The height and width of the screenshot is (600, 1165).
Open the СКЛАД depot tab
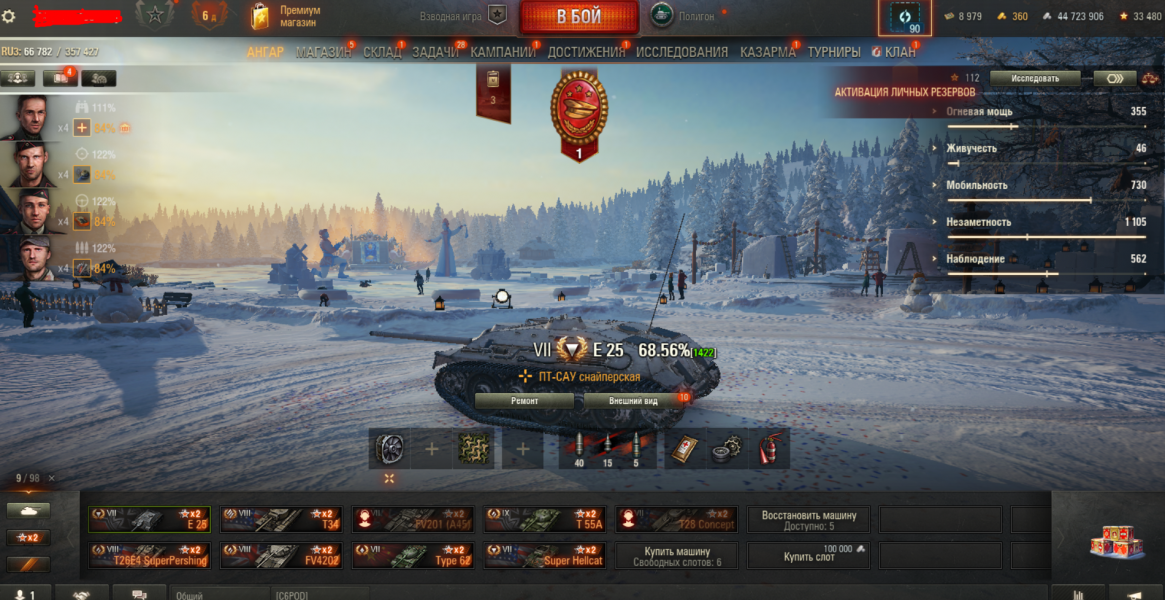382,52
